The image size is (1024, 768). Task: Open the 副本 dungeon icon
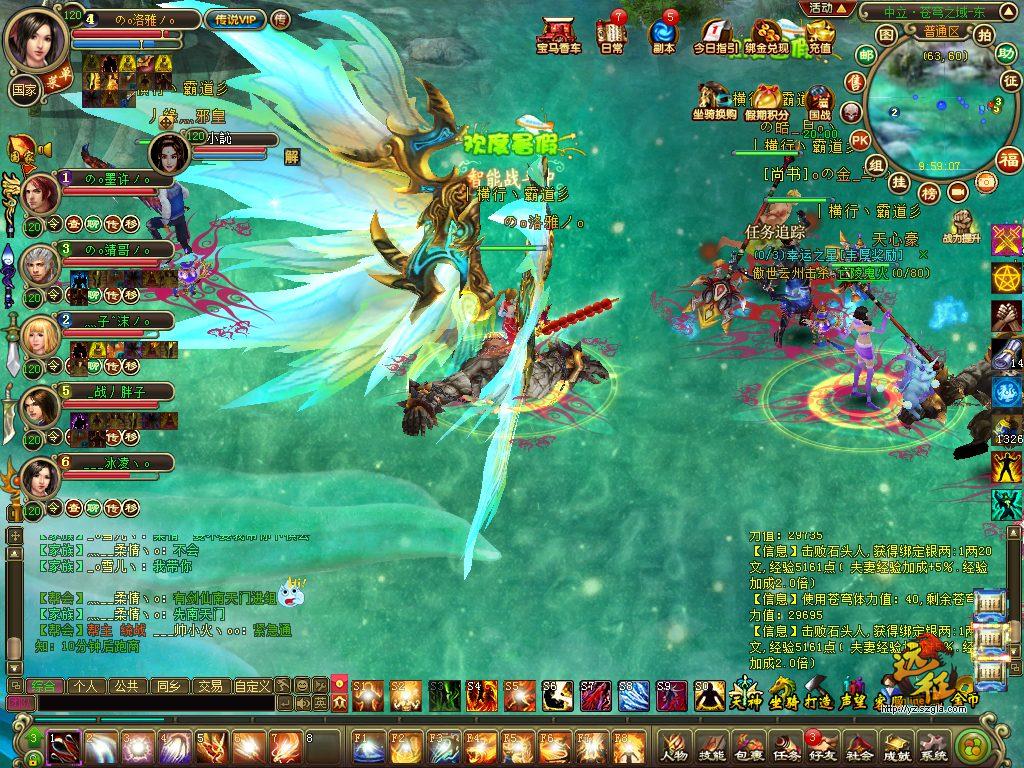(663, 34)
